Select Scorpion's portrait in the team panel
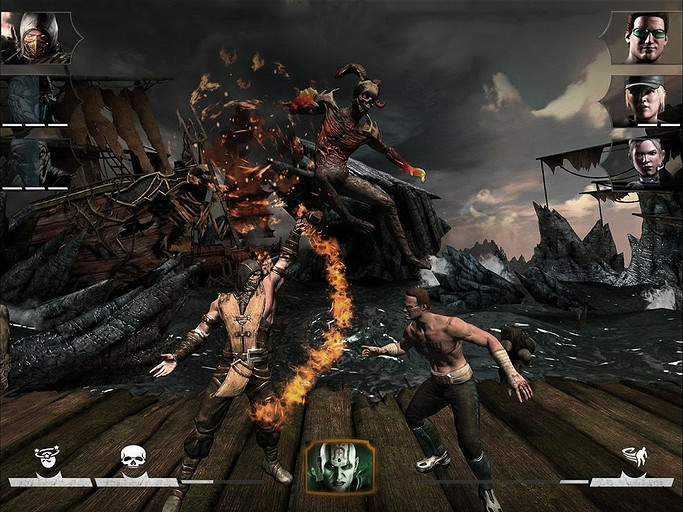 coord(36,38)
